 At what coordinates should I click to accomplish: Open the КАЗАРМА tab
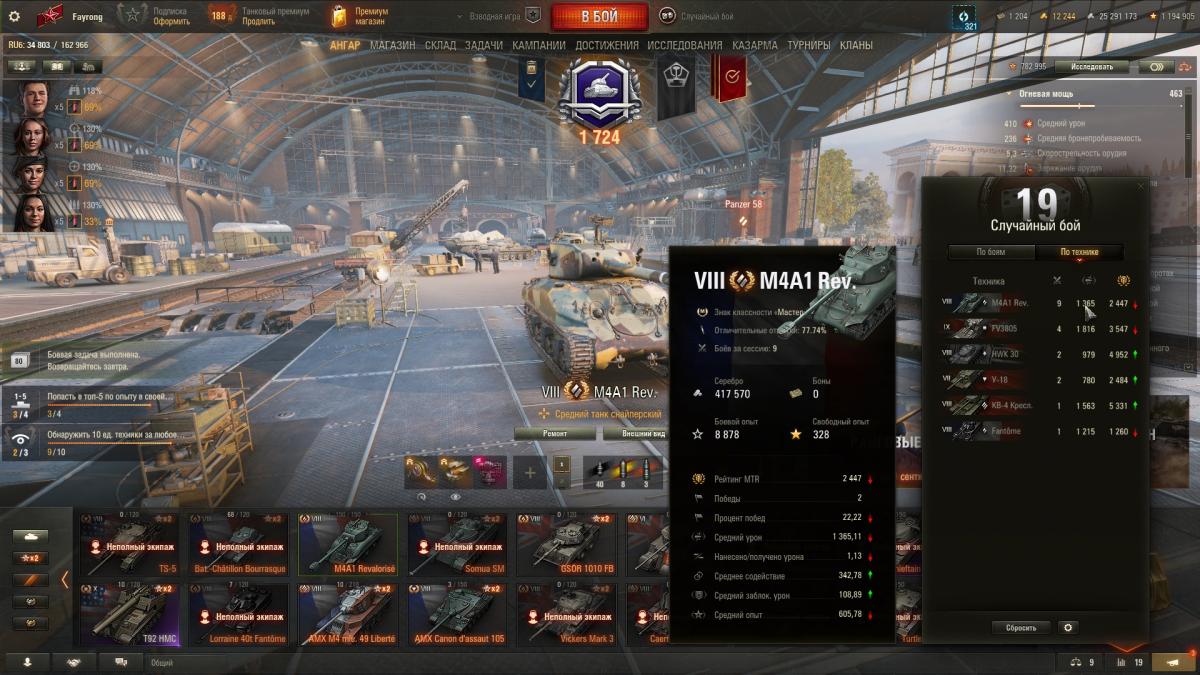pos(754,45)
